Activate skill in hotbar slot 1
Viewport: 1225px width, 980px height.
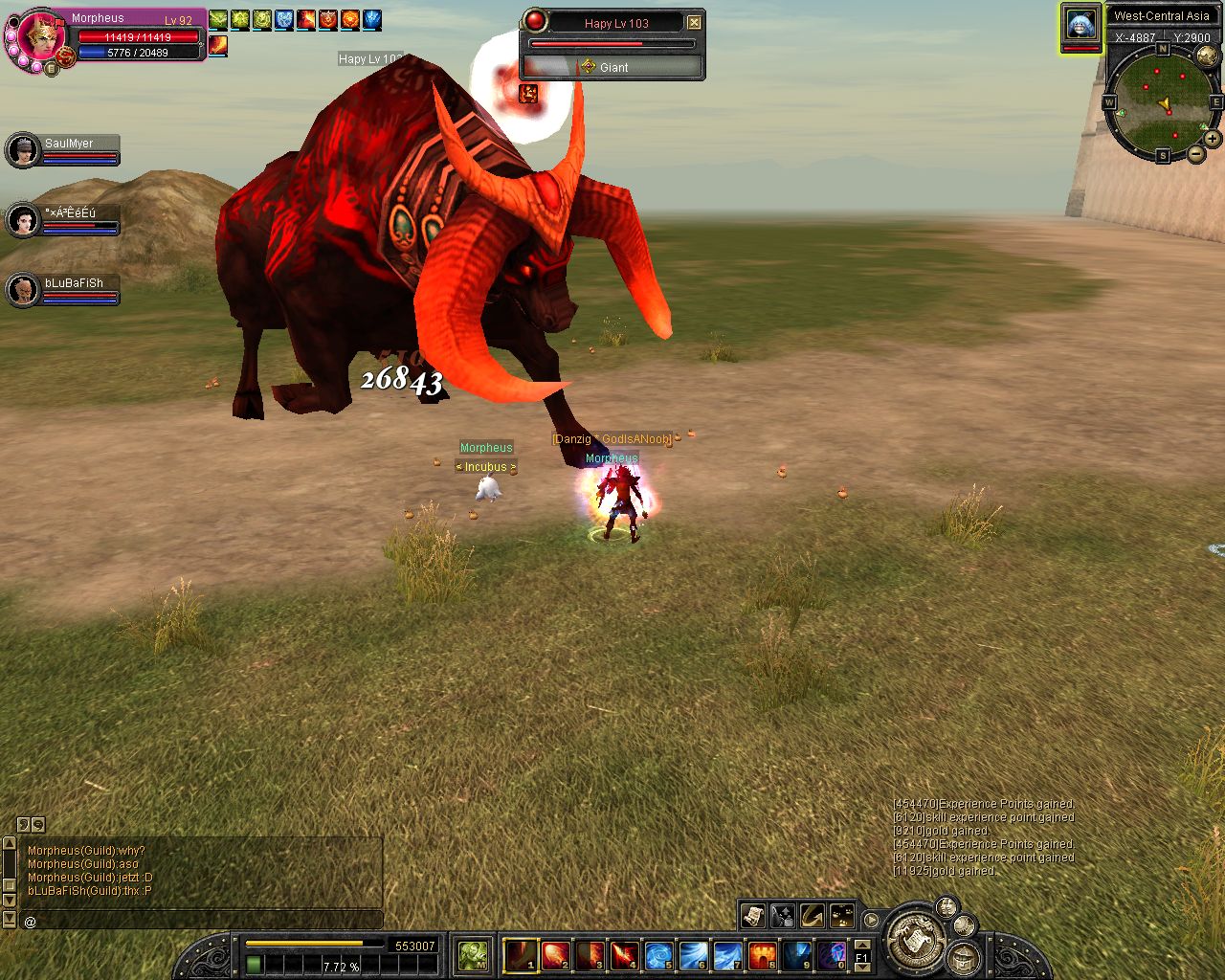[x=521, y=955]
